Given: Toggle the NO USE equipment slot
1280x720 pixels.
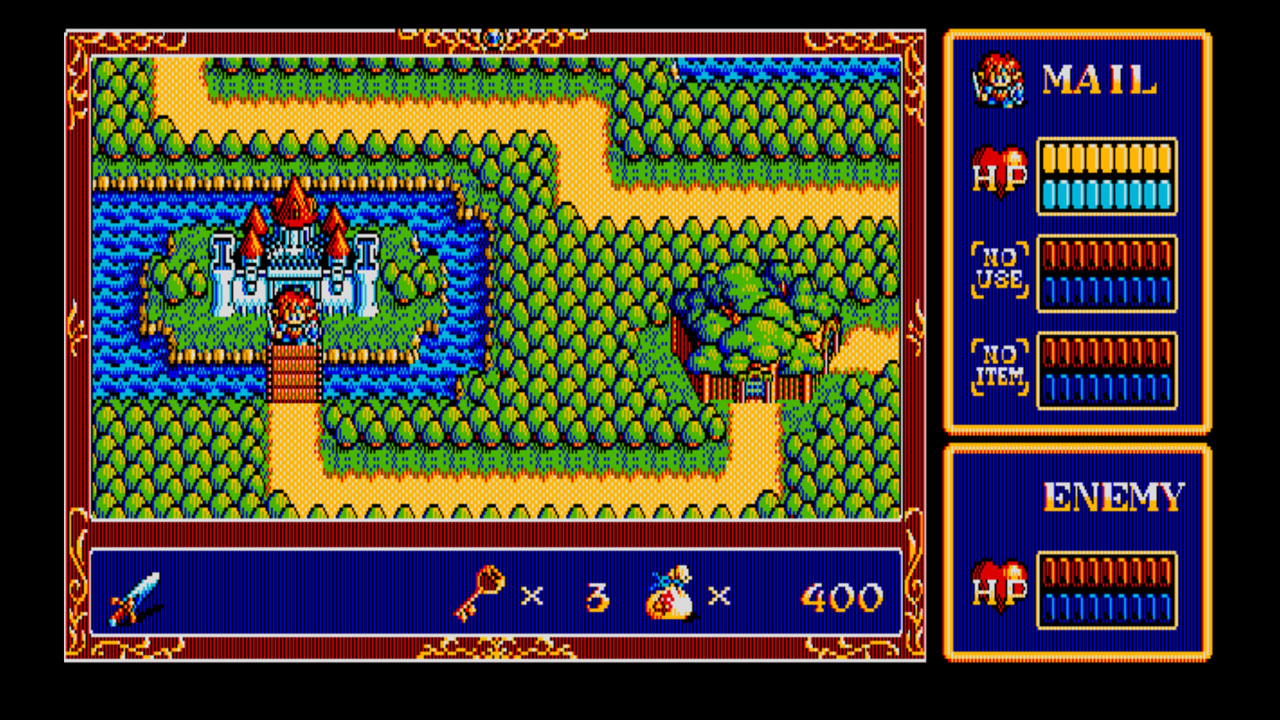Looking at the screenshot, I should click(x=999, y=270).
